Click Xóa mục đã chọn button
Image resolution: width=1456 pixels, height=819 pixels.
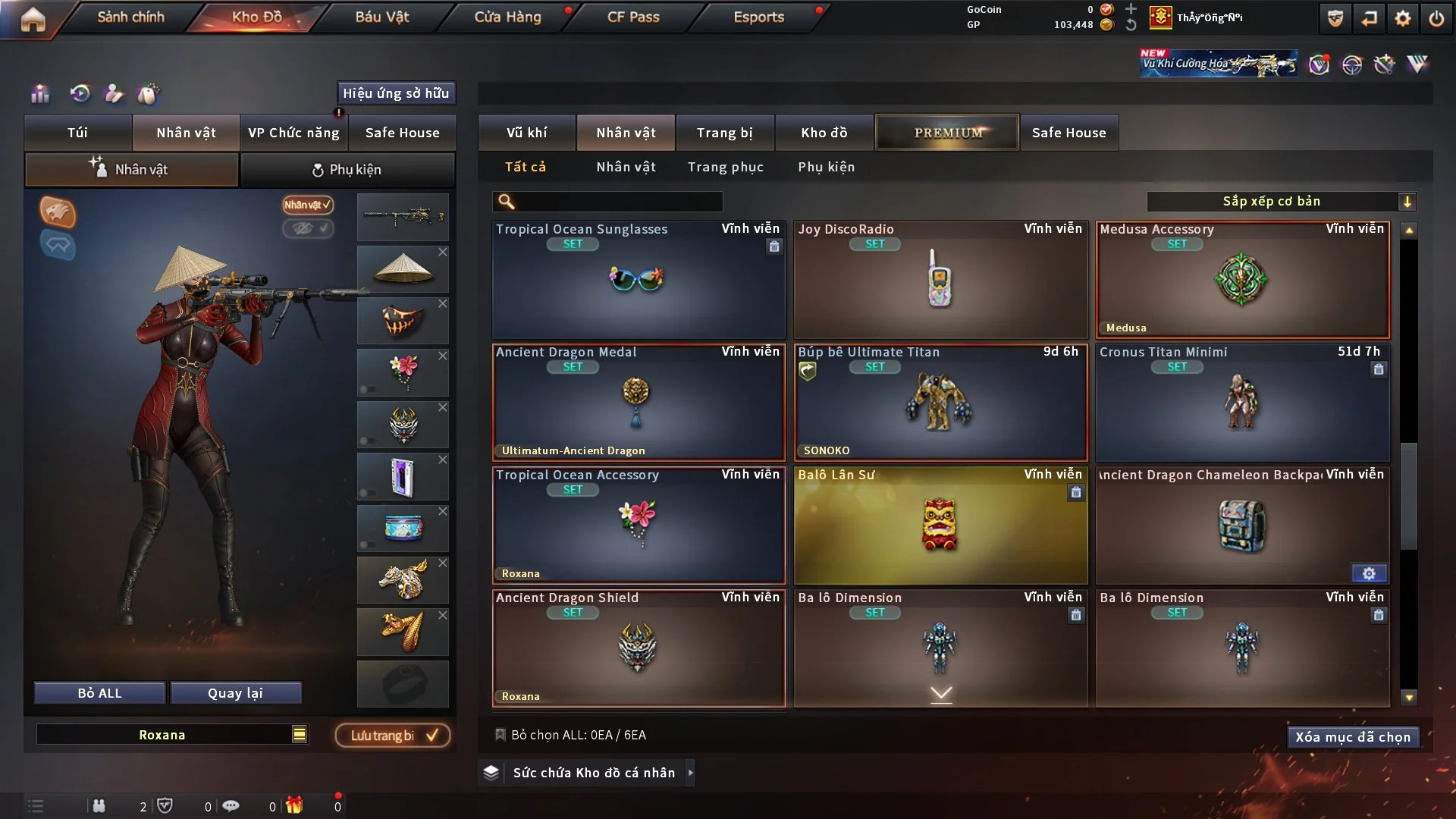pos(1352,737)
